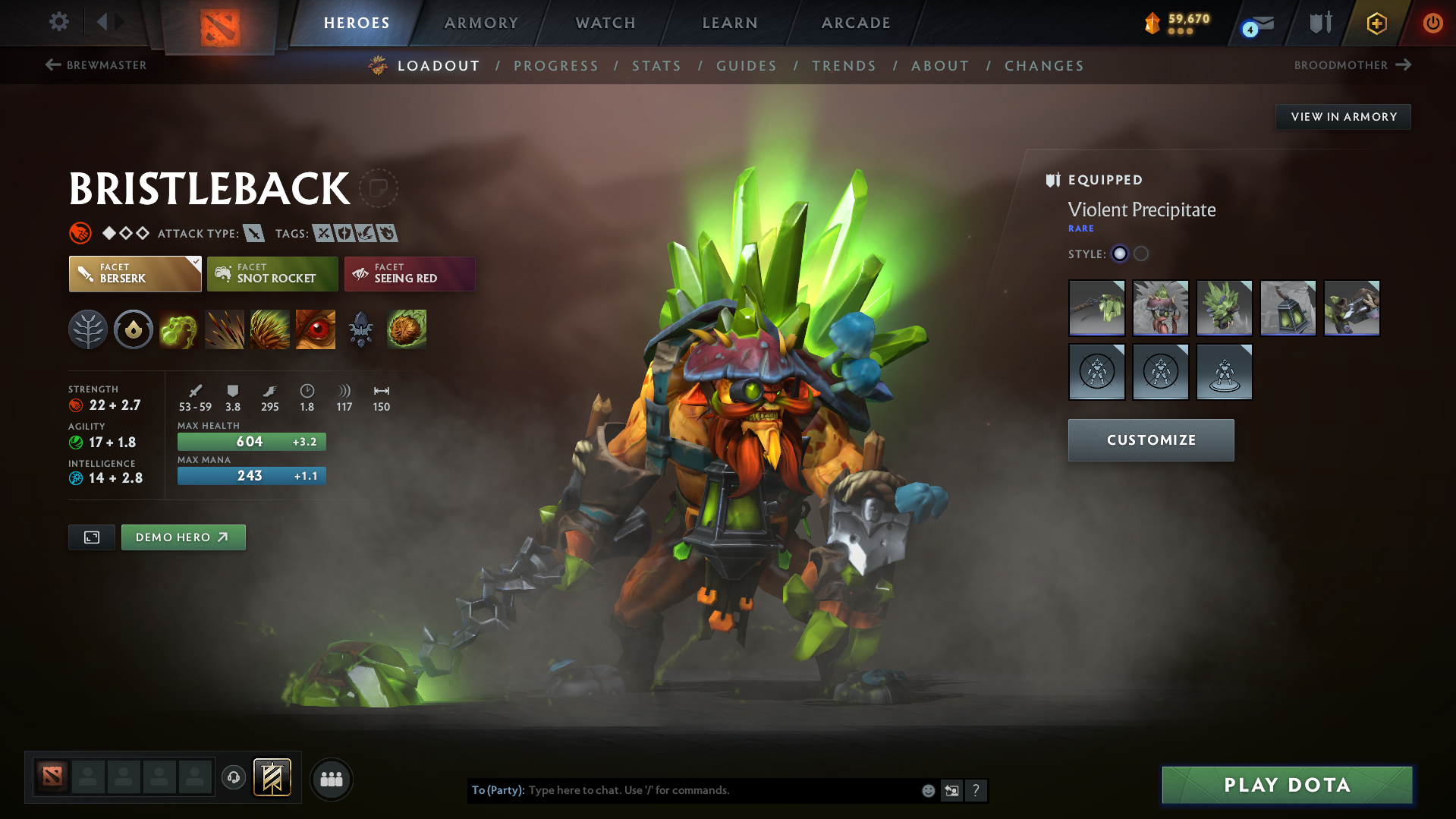View the Bristleback passive ability icon

pyautogui.click(x=270, y=329)
